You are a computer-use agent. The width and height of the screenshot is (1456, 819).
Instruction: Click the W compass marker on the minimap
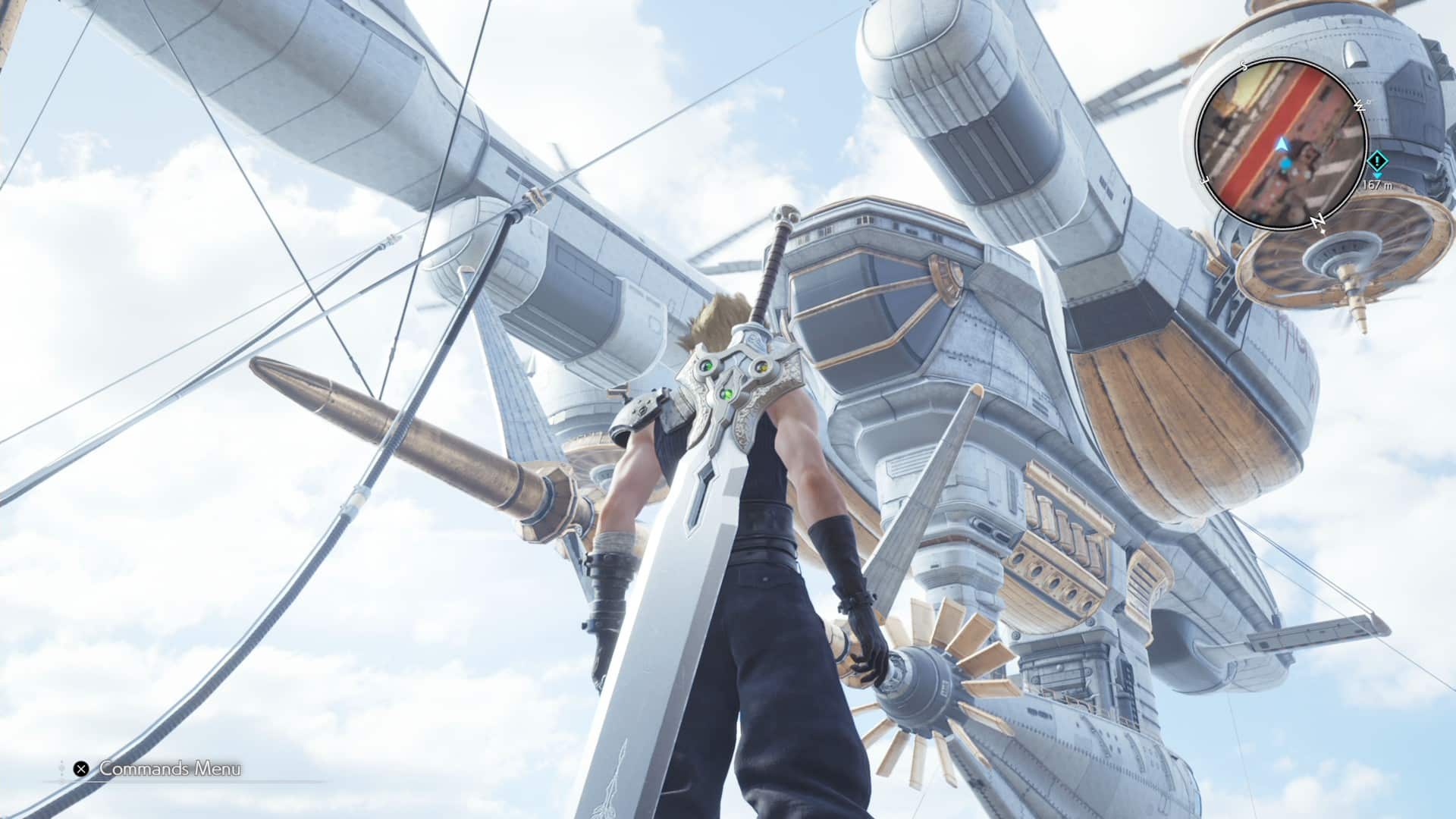click(1360, 106)
